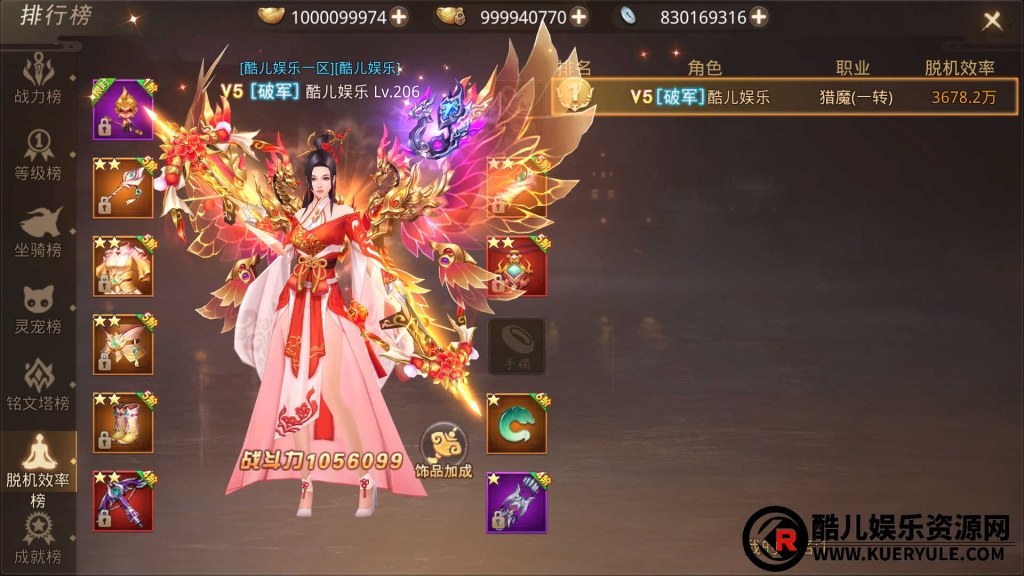
Task: Switch to the 战力榜 tab
Action: [37, 80]
